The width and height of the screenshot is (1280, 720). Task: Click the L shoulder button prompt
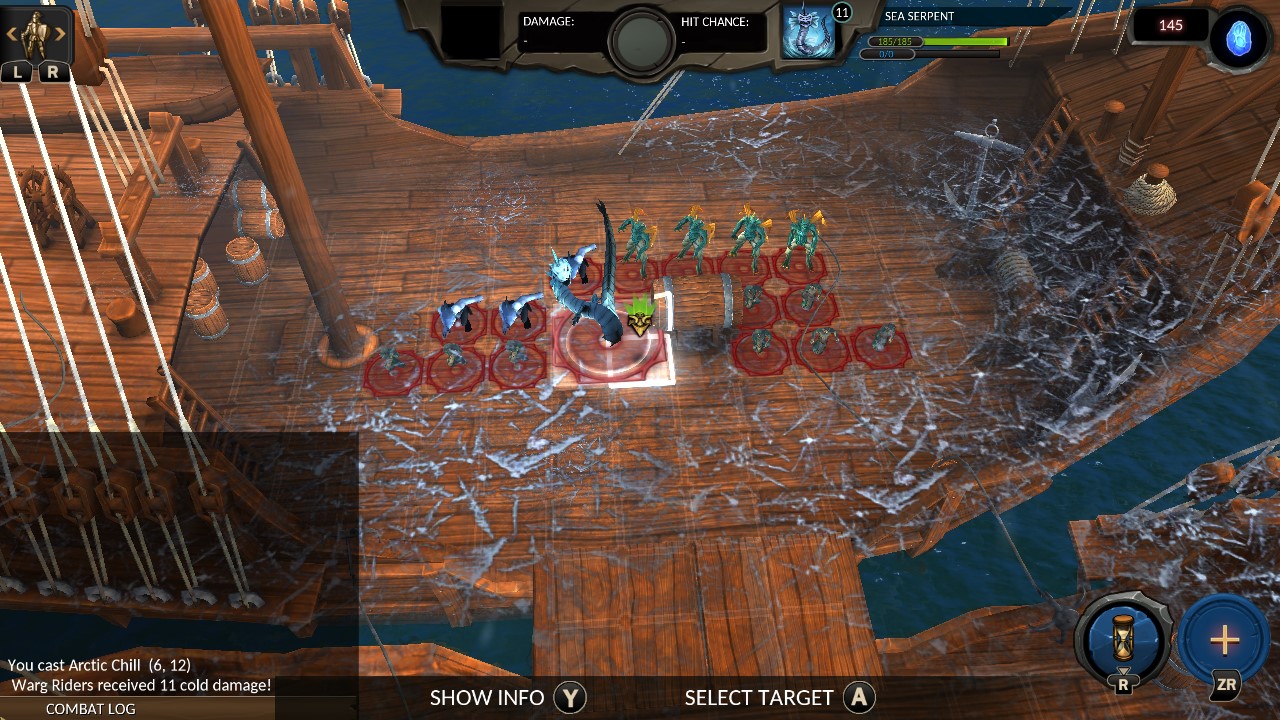pyautogui.click(x=17, y=71)
